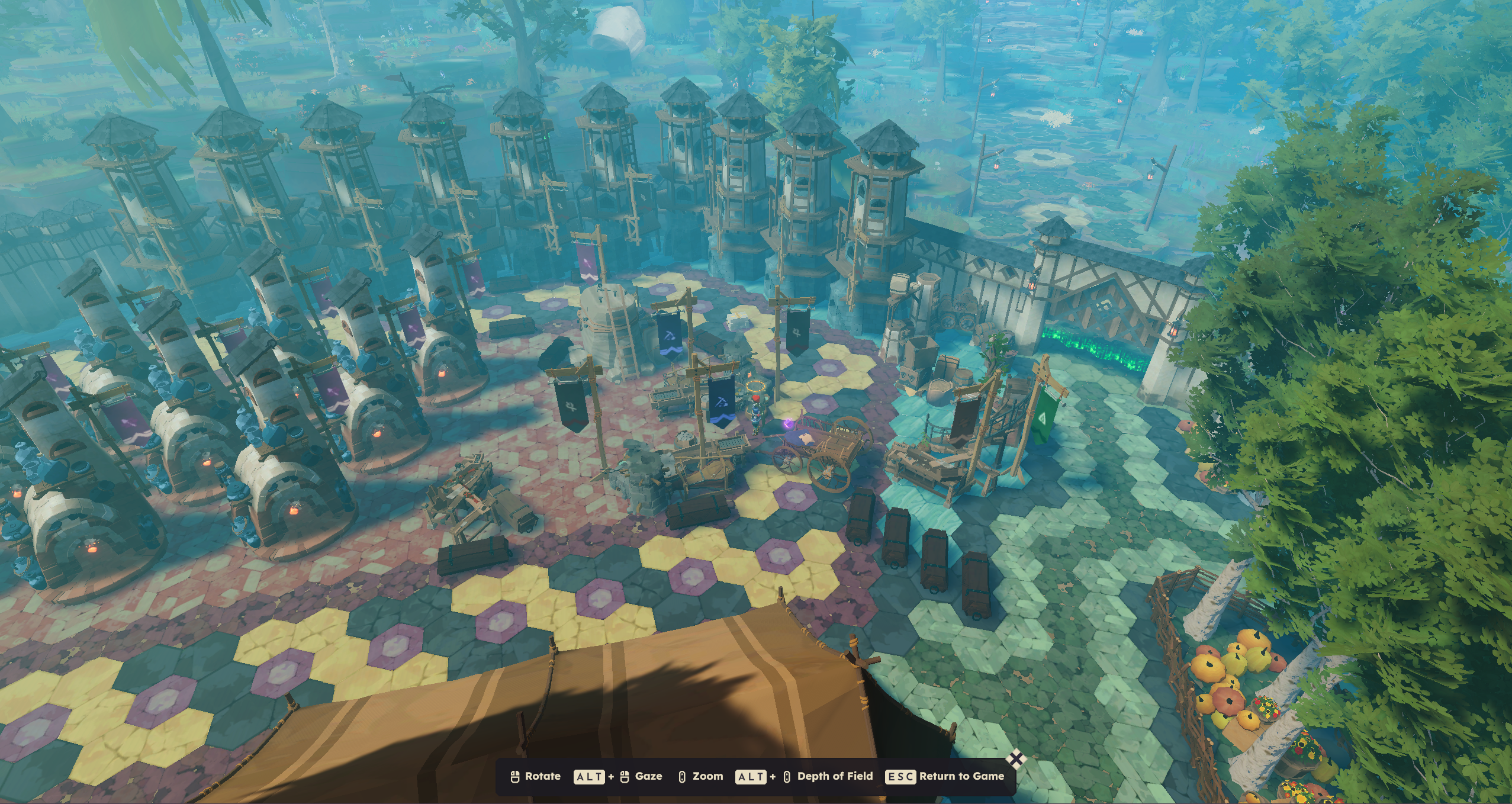Close the photo mode controls bar

pyautogui.click(x=1016, y=759)
